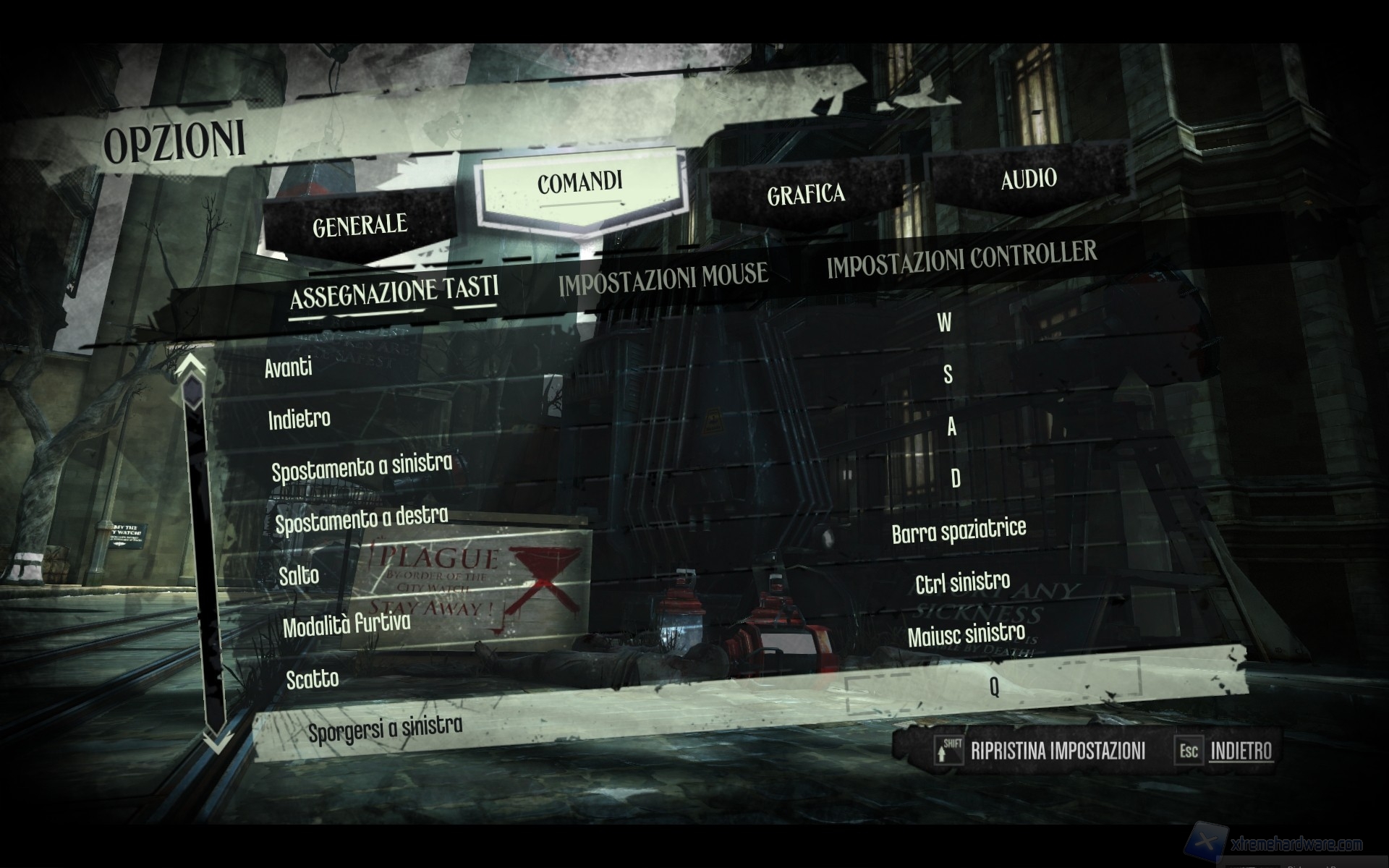Switch to the Generale tab
The width and height of the screenshot is (1389, 868).
360,226
